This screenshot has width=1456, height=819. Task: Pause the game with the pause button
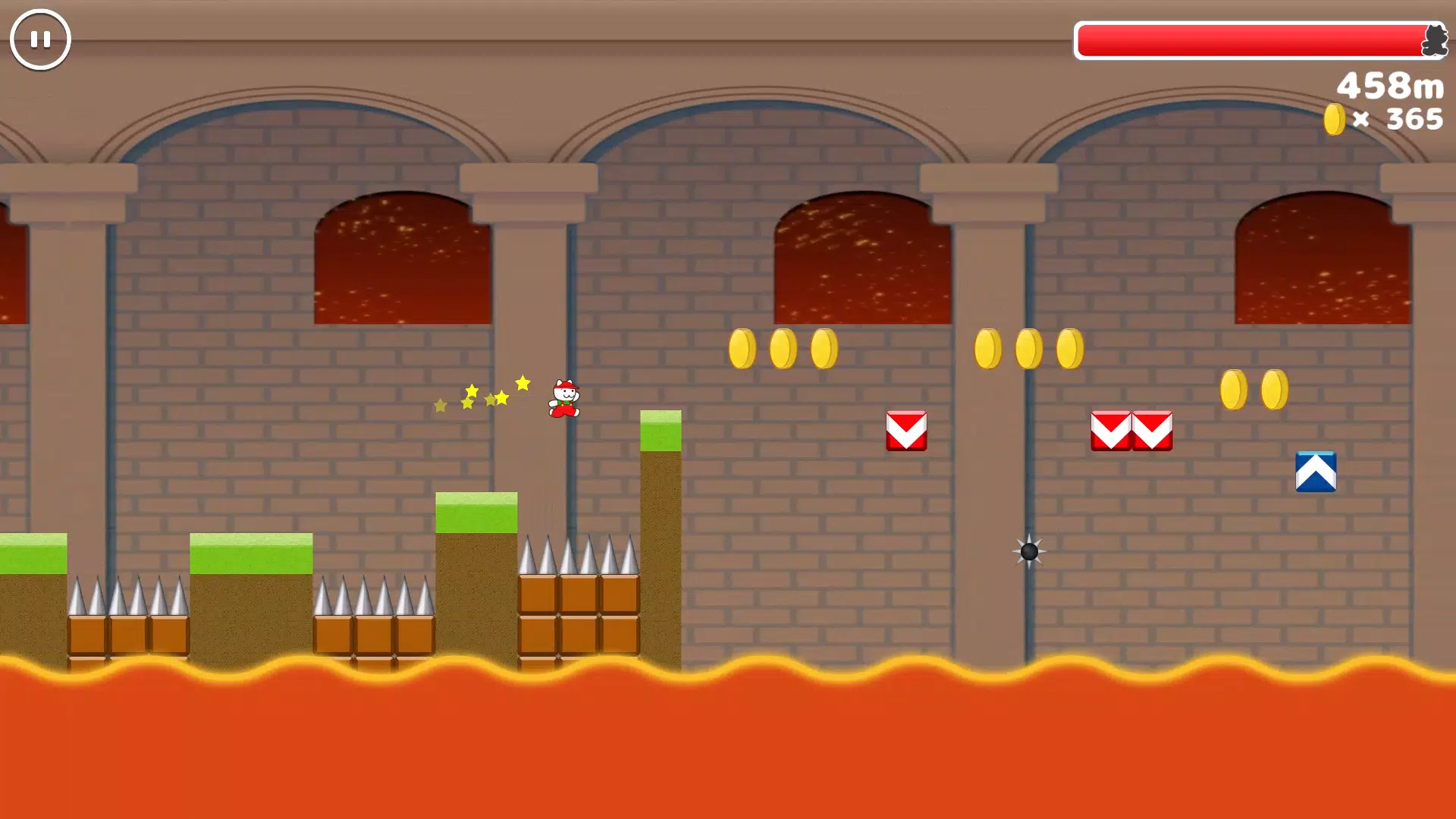[x=40, y=39]
